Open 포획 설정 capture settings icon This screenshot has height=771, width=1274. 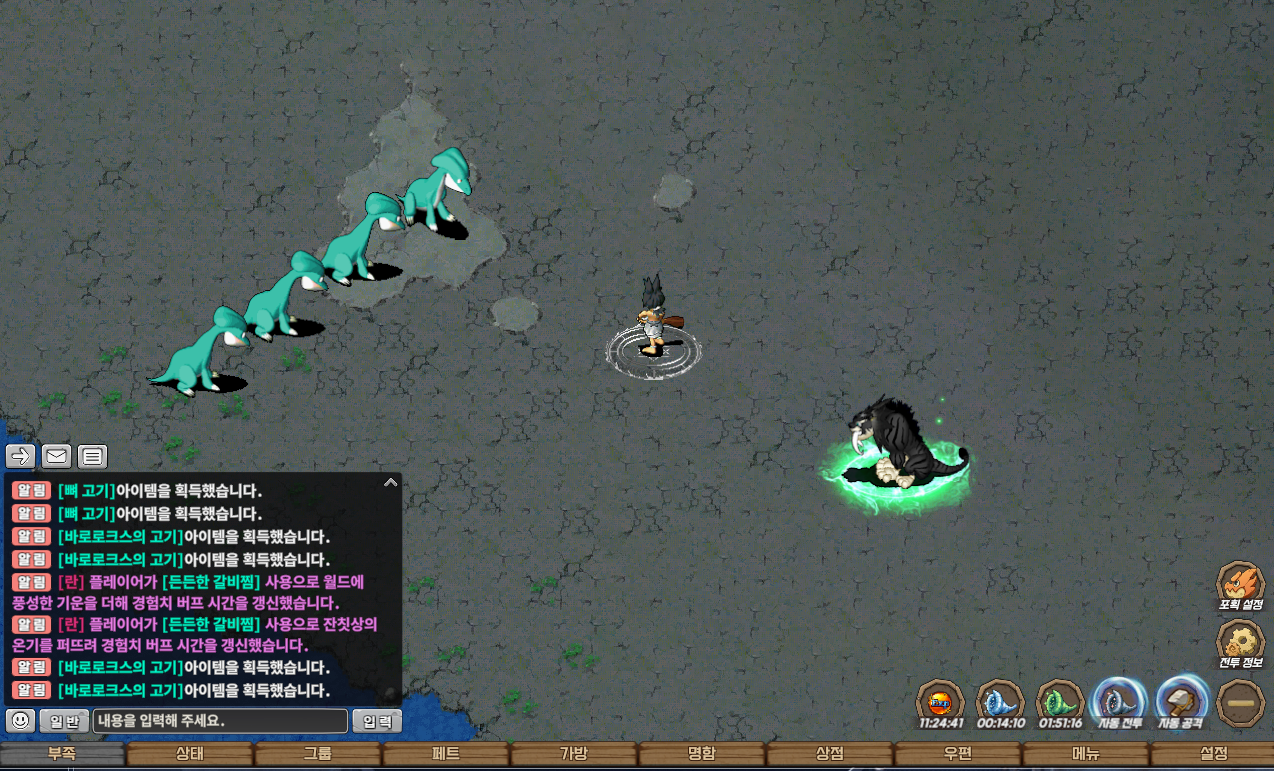click(1240, 586)
